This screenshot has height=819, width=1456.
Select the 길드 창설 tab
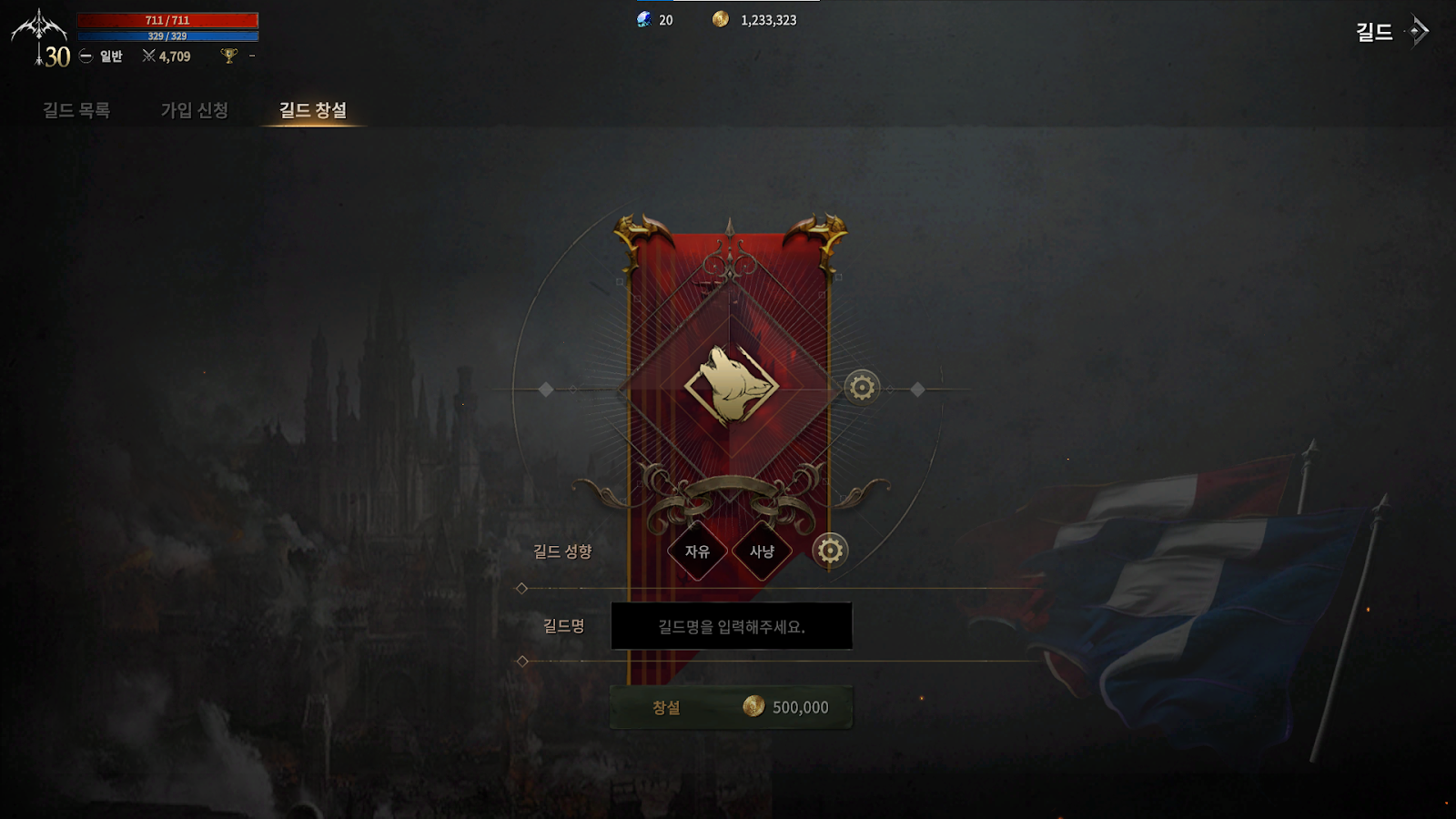312,110
